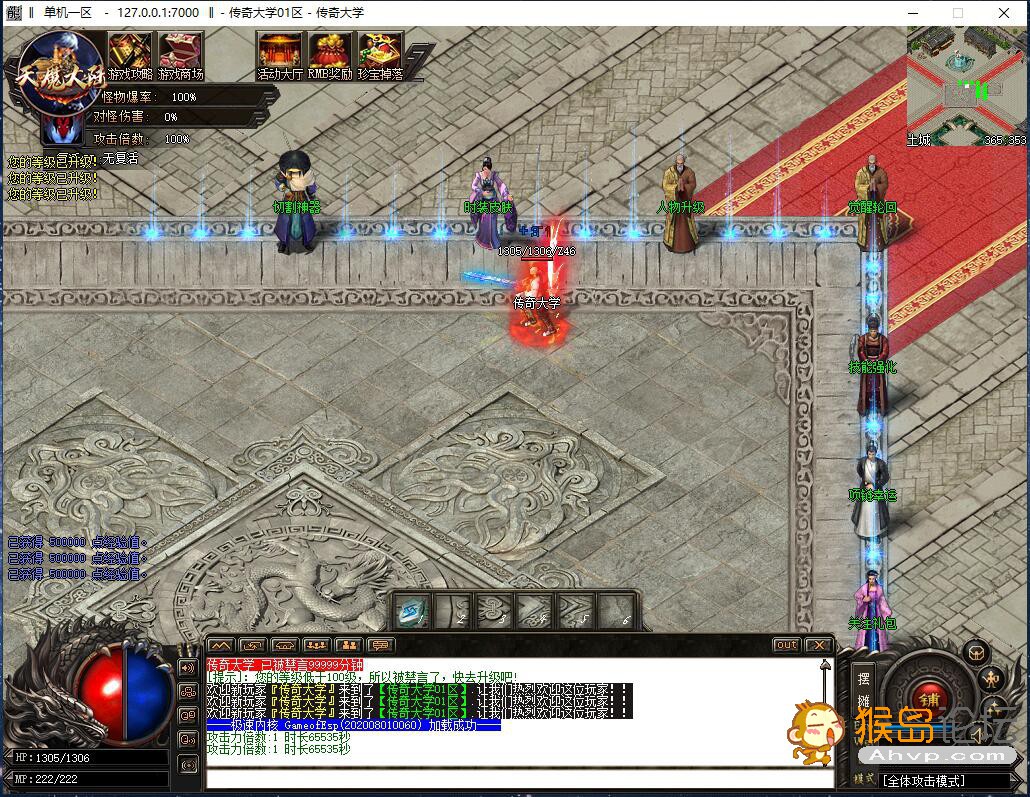Show the 珍宝掉落 treasure drop list
Screen dimensions: 1030x797
click(380, 54)
